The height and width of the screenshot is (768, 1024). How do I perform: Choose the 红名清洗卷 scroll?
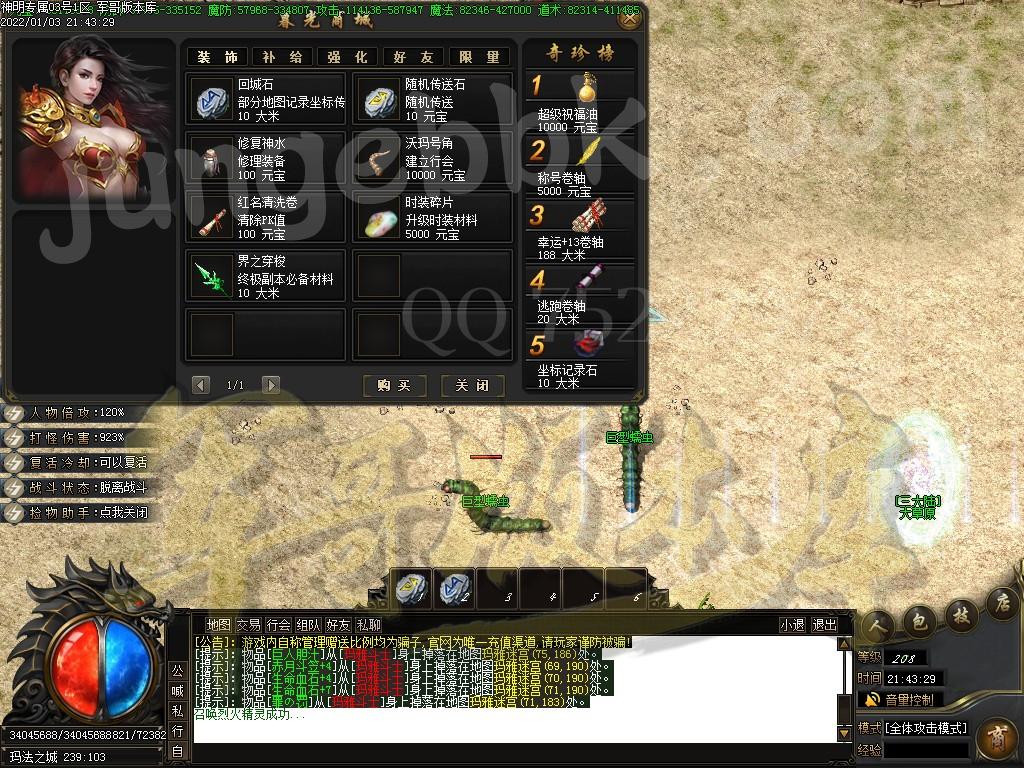coord(266,218)
